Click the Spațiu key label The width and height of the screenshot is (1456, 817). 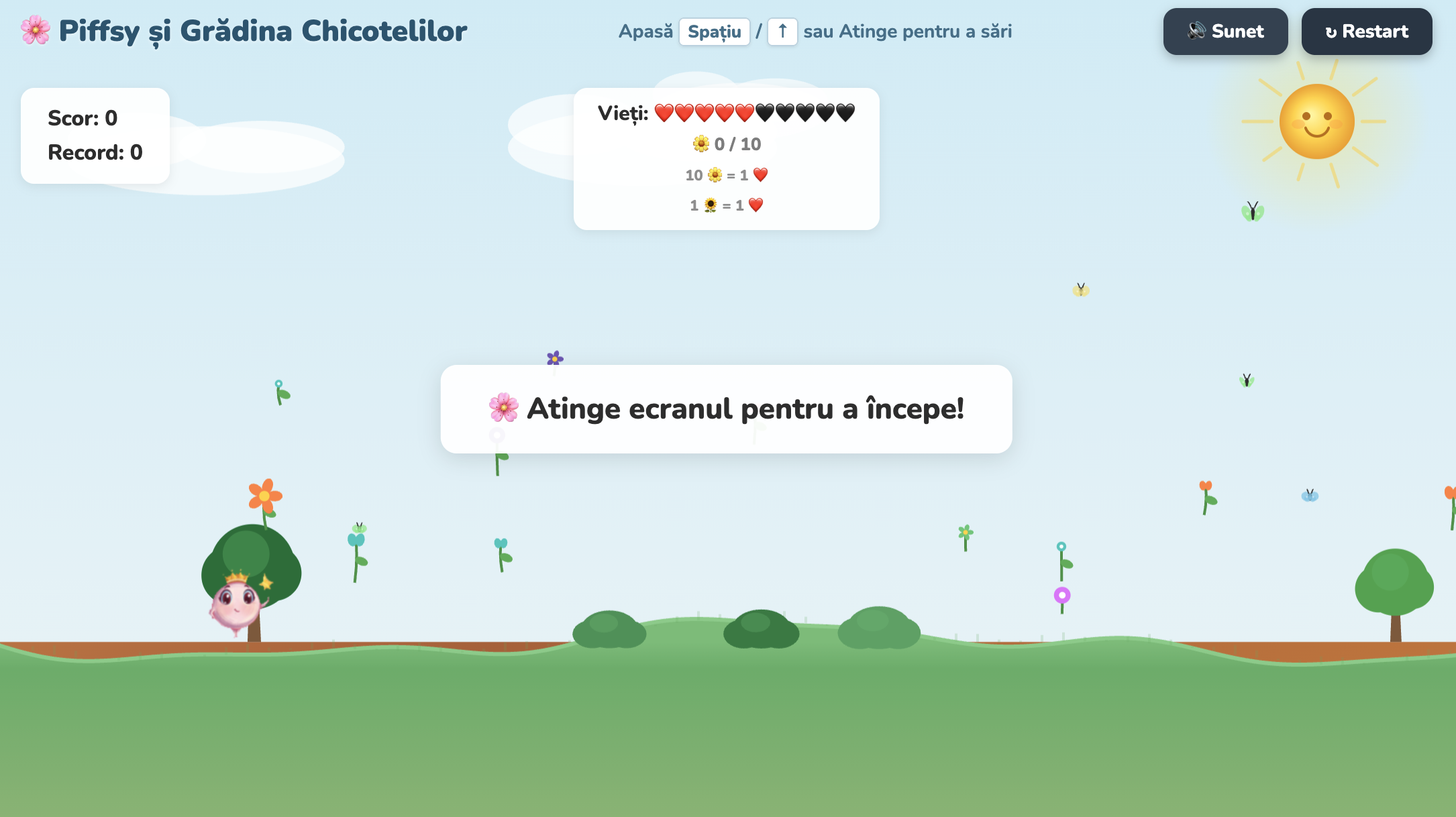coord(714,31)
